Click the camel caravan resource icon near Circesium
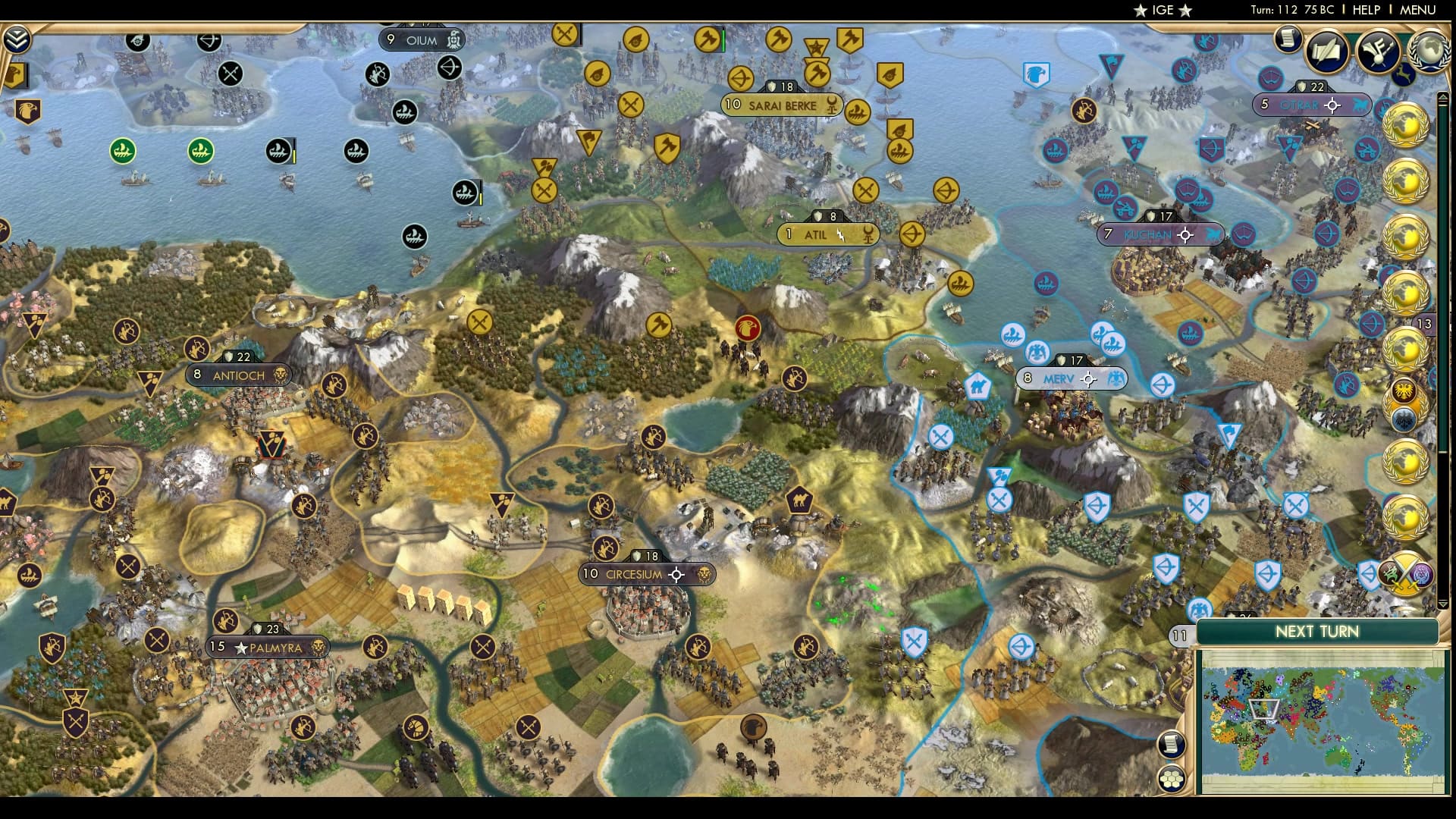Screen dimensions: 1456x819 801,500
